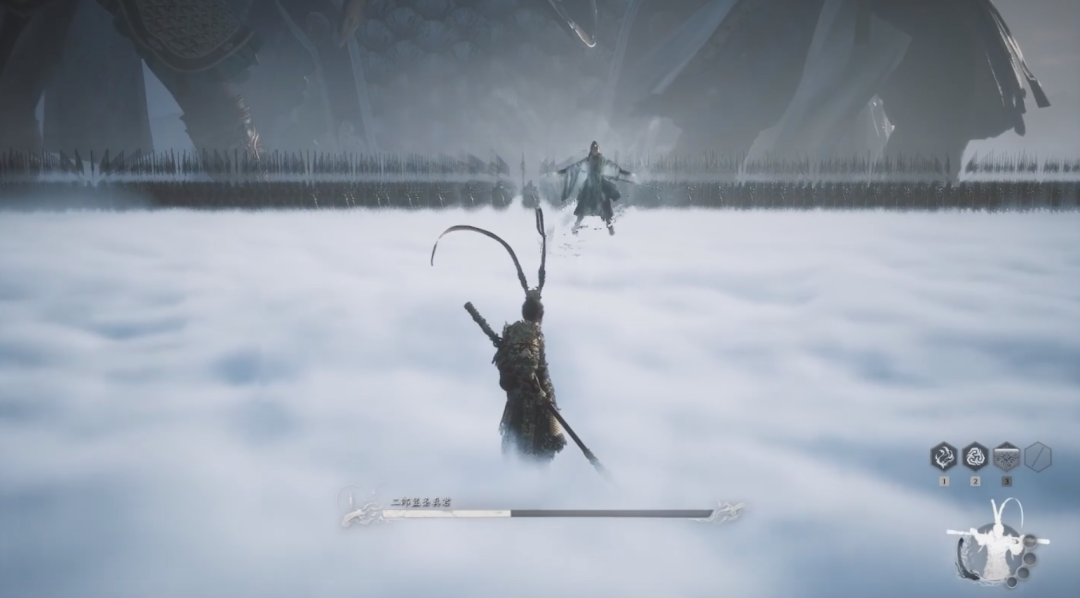This screenshot has height=598, width=1080.
Task: Activate the flame spell in slot 1
Action: coord(944,457)
